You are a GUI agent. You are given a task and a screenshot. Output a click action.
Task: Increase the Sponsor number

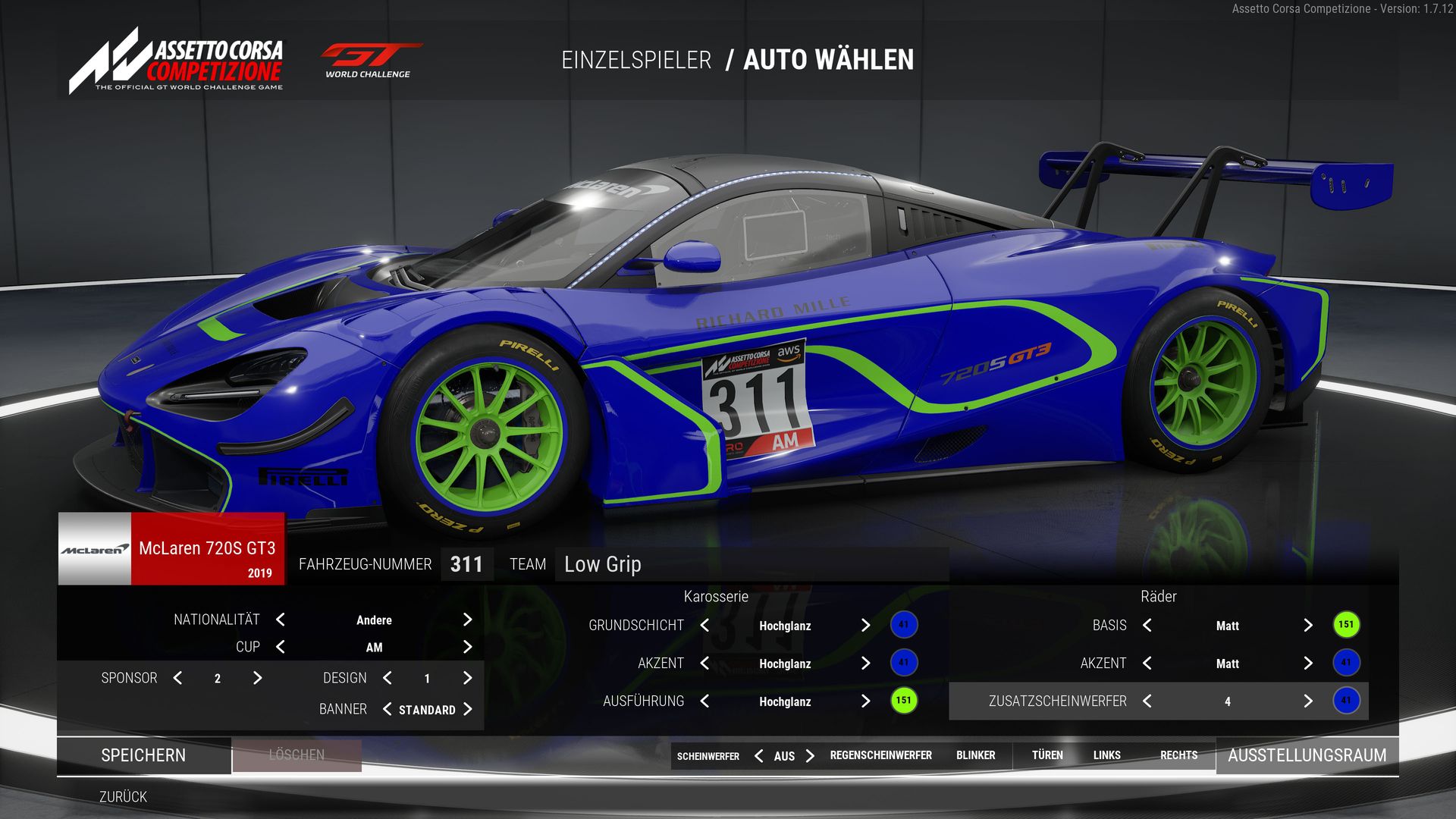point(257,678)
